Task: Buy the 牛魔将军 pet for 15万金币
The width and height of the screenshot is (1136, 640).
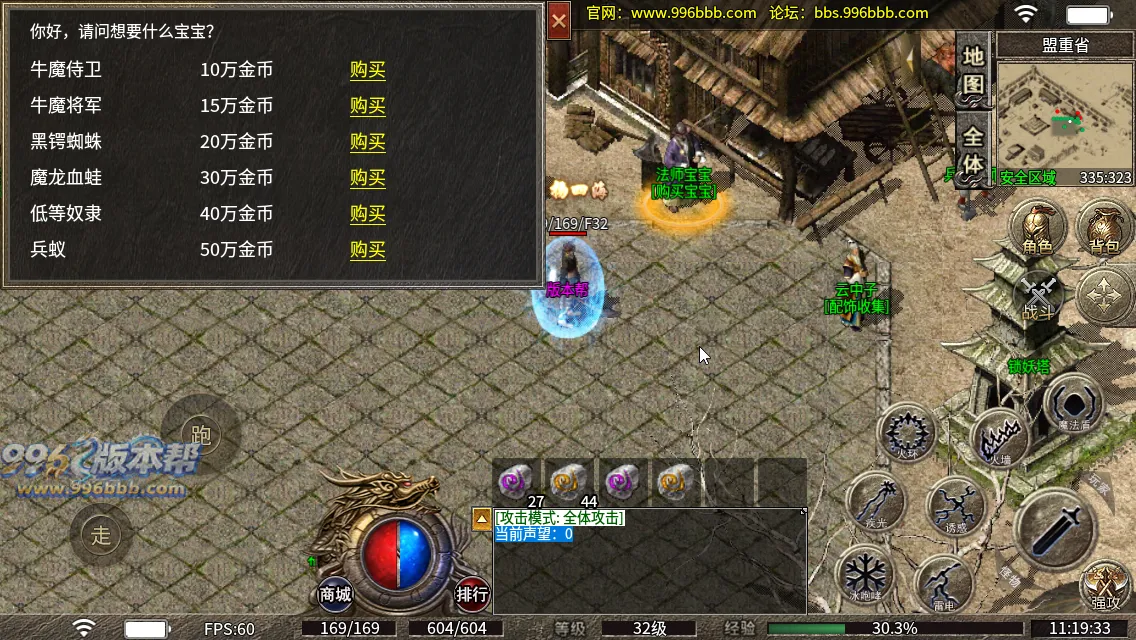Action: pos(367,106)
